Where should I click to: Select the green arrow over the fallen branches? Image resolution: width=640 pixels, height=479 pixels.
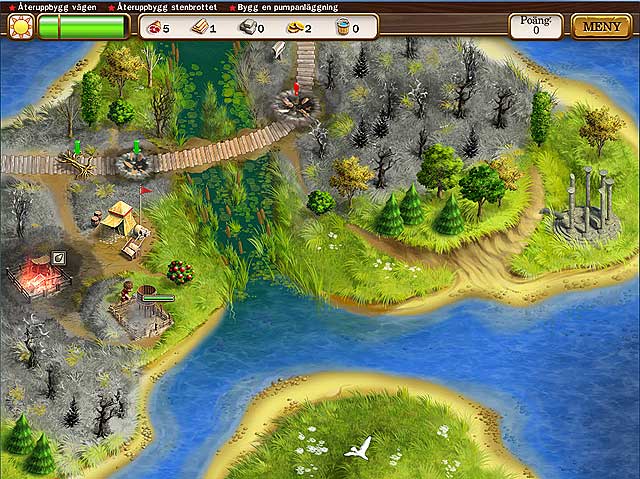point(77,147)
